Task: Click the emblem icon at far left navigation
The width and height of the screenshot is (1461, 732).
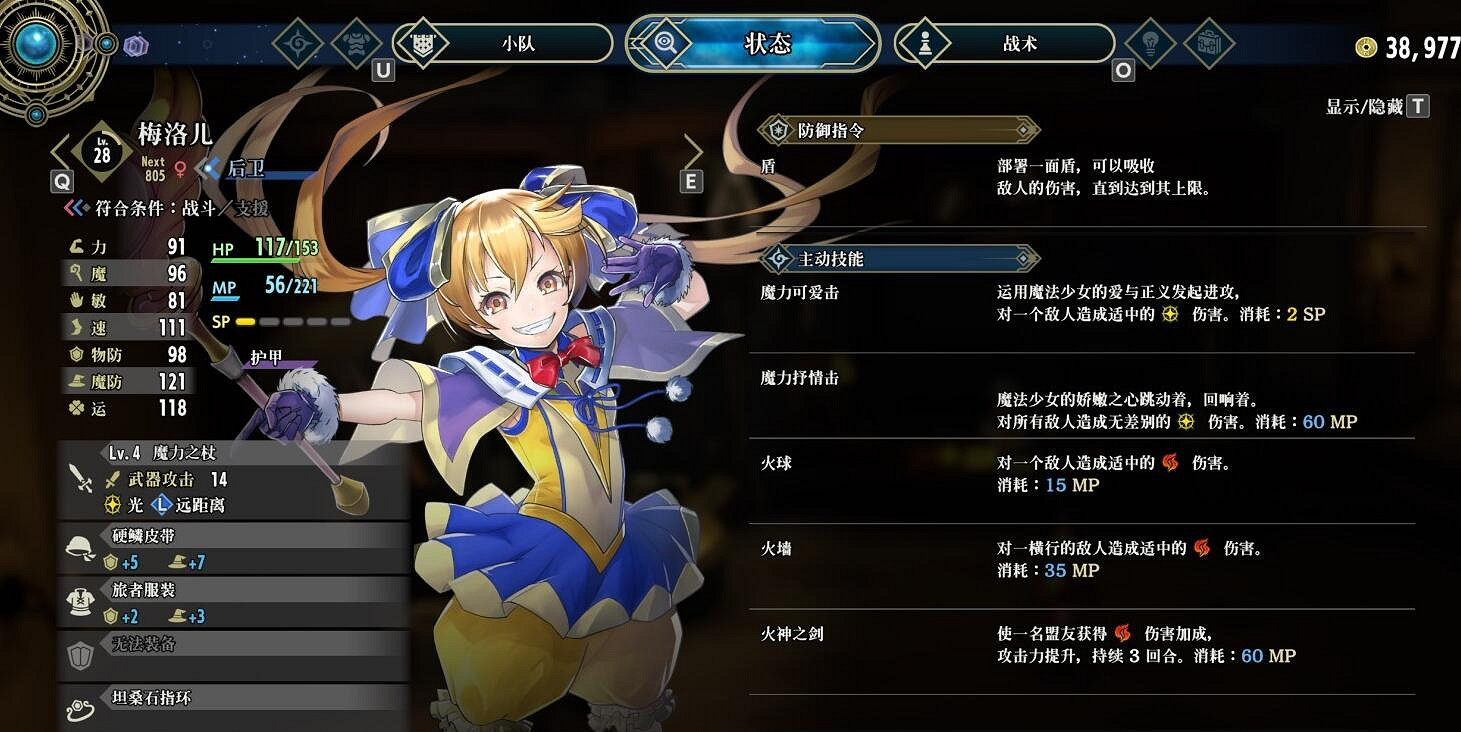Action: click(x=296, y=43)
